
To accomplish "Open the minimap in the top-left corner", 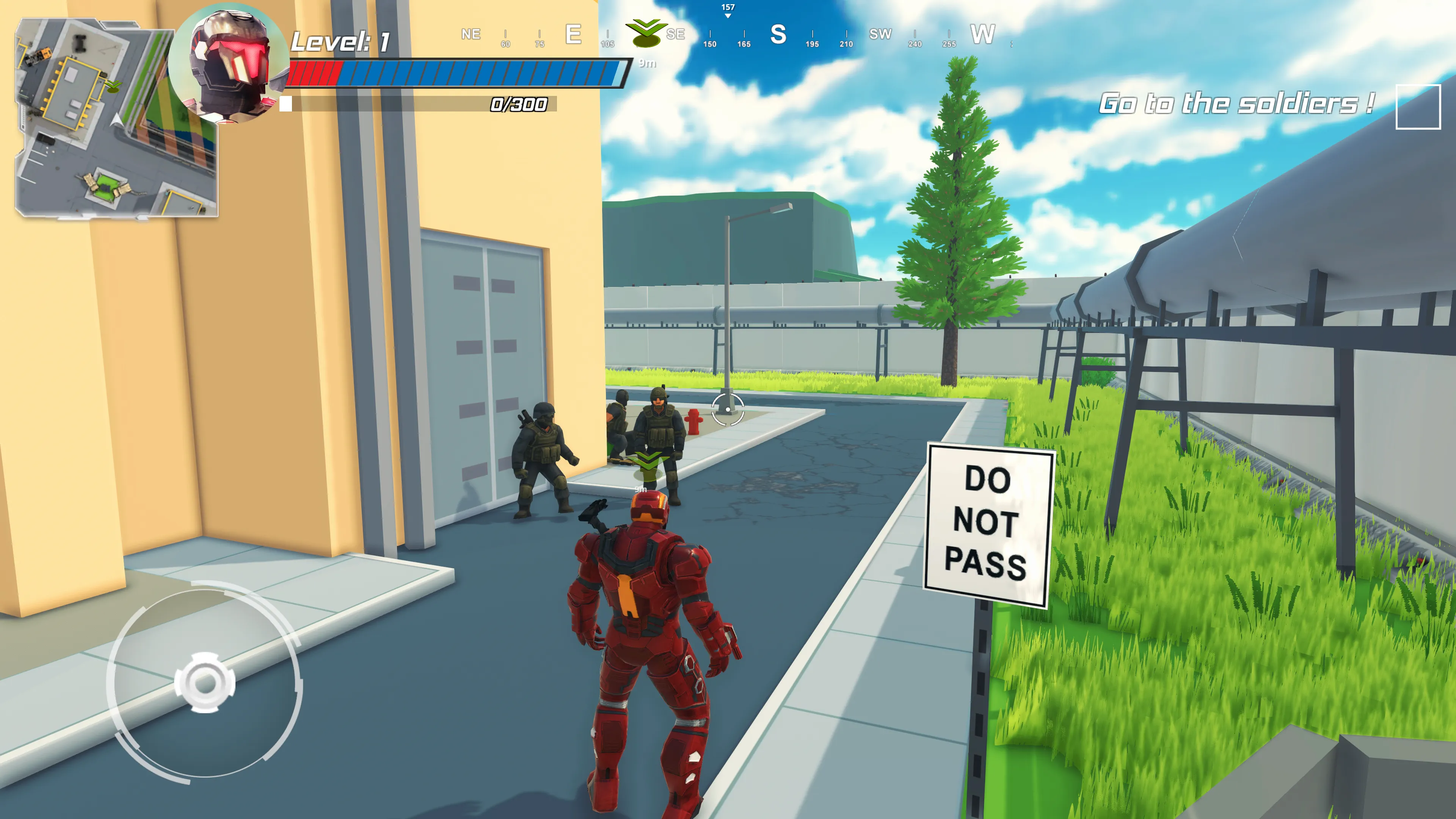I will [113, 119].
